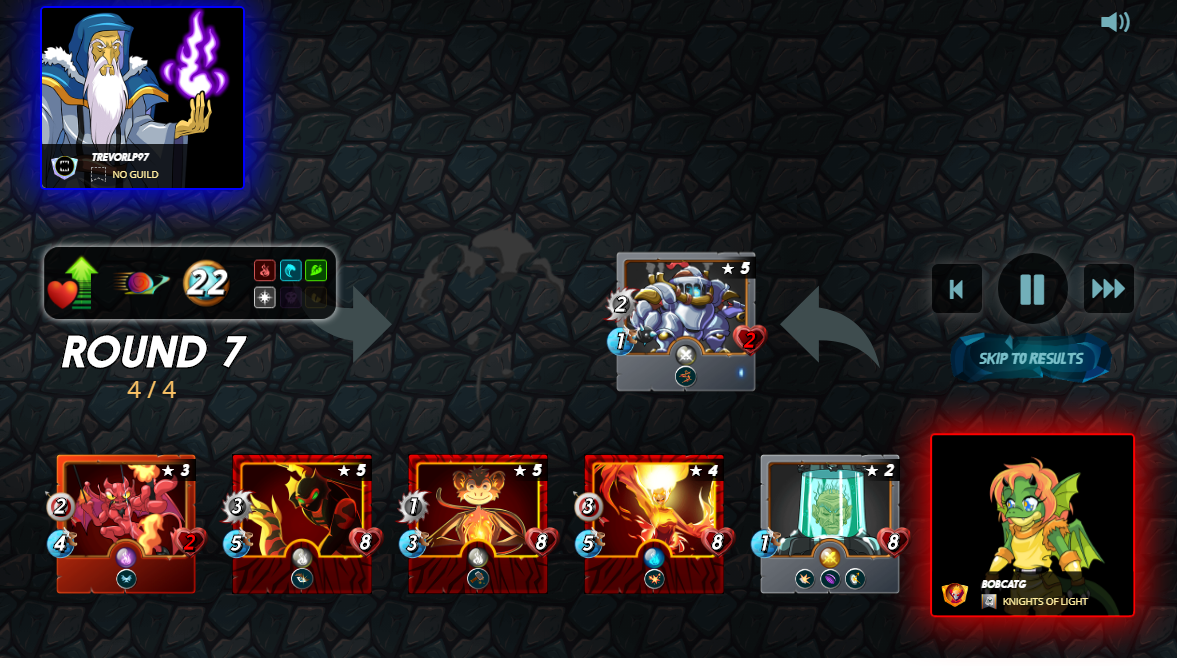The image size is (1177, 666).
Task: Toggle the sound speaker icon
Action: 1115,22
